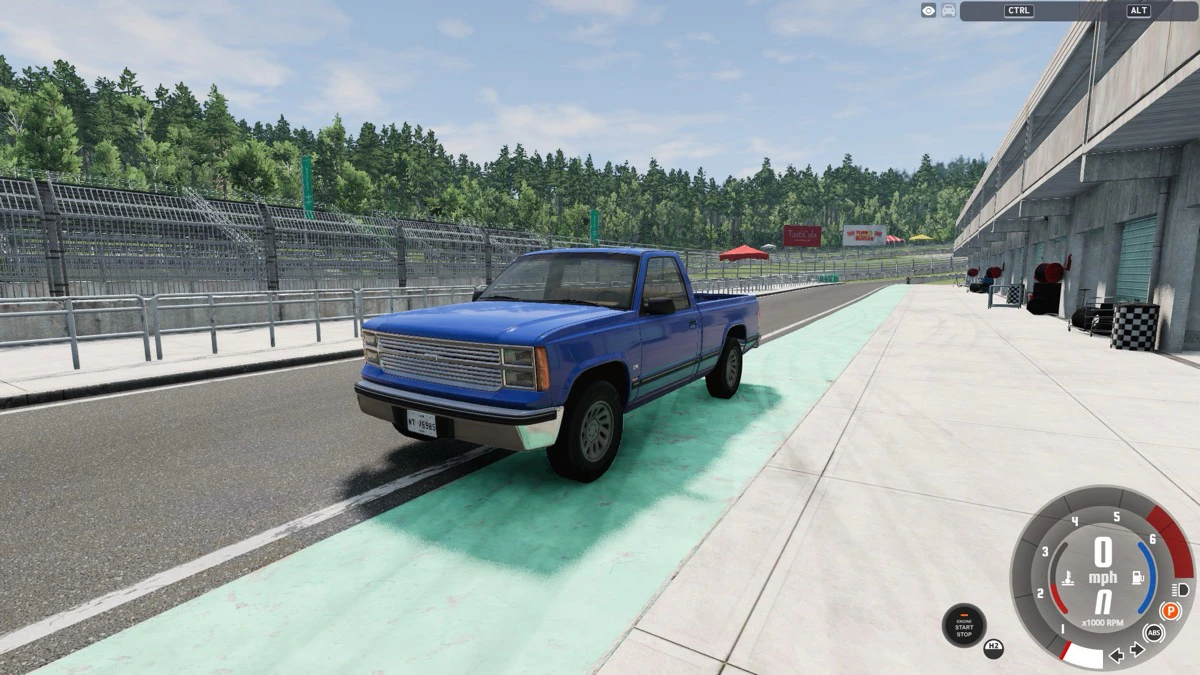Image resolution: width=1200 pixels, height=675 pixels.
Task: Activate the right turn signal arrow
Action: click(x=1137, y=650)
